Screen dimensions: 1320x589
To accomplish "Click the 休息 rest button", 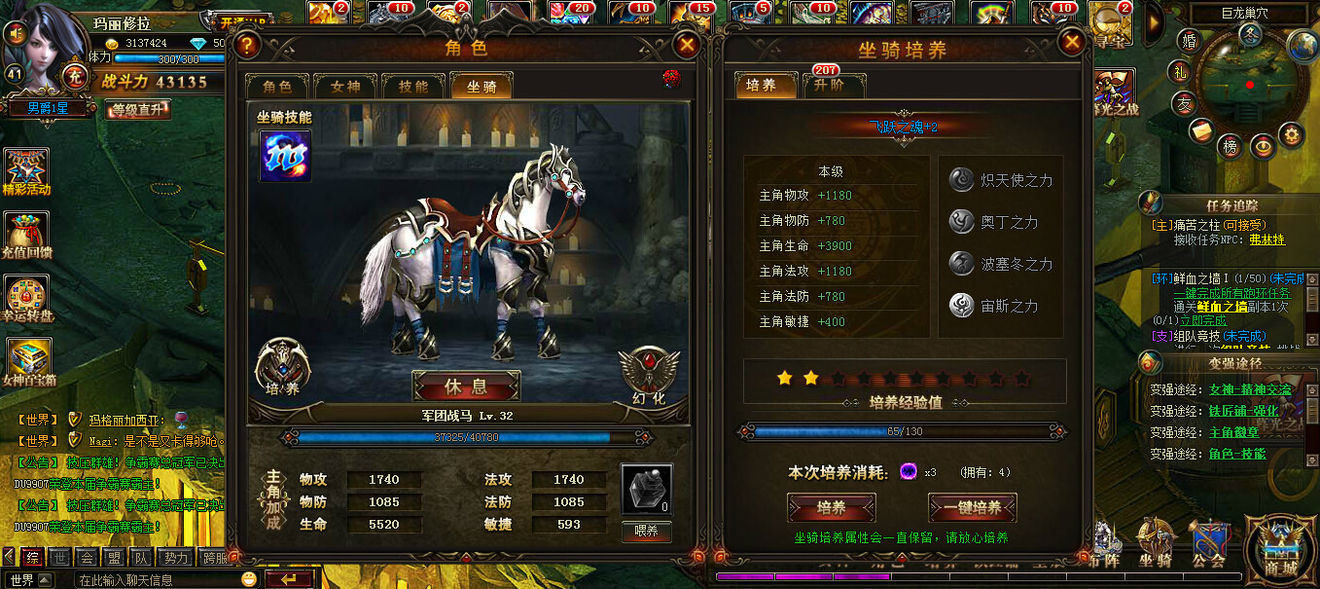I will tap(466, 386).
